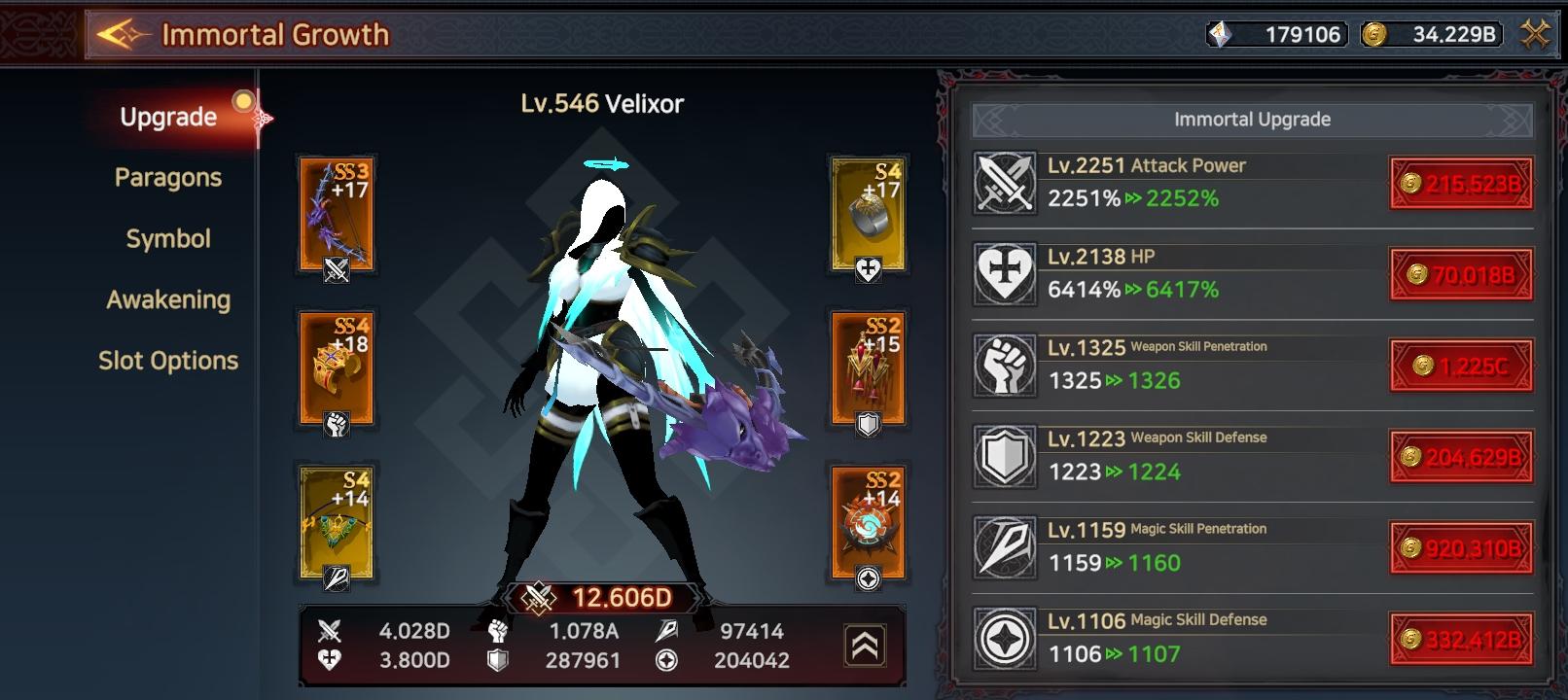This screenshot has width=1568, height=700.
Task: Close the screen with the crossed swords button
Action: (x=1535, y=35)
